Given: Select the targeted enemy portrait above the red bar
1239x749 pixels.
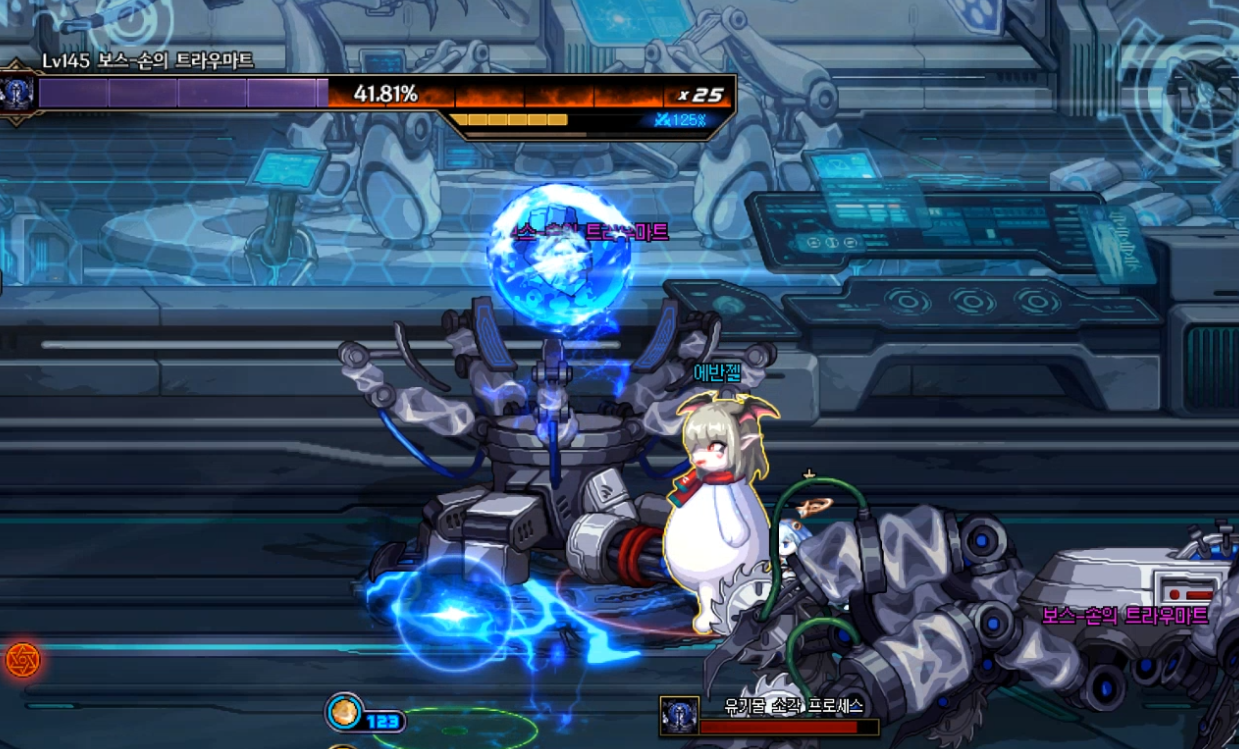Looking at the screenshot, I should tap(679, 716).
